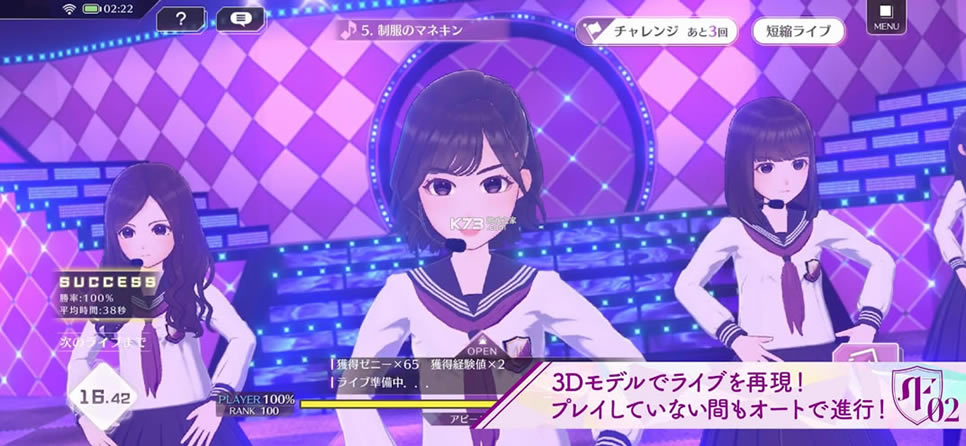Tap the チャレンジ challenge button

pyautogui.click(x=657, y=31)
